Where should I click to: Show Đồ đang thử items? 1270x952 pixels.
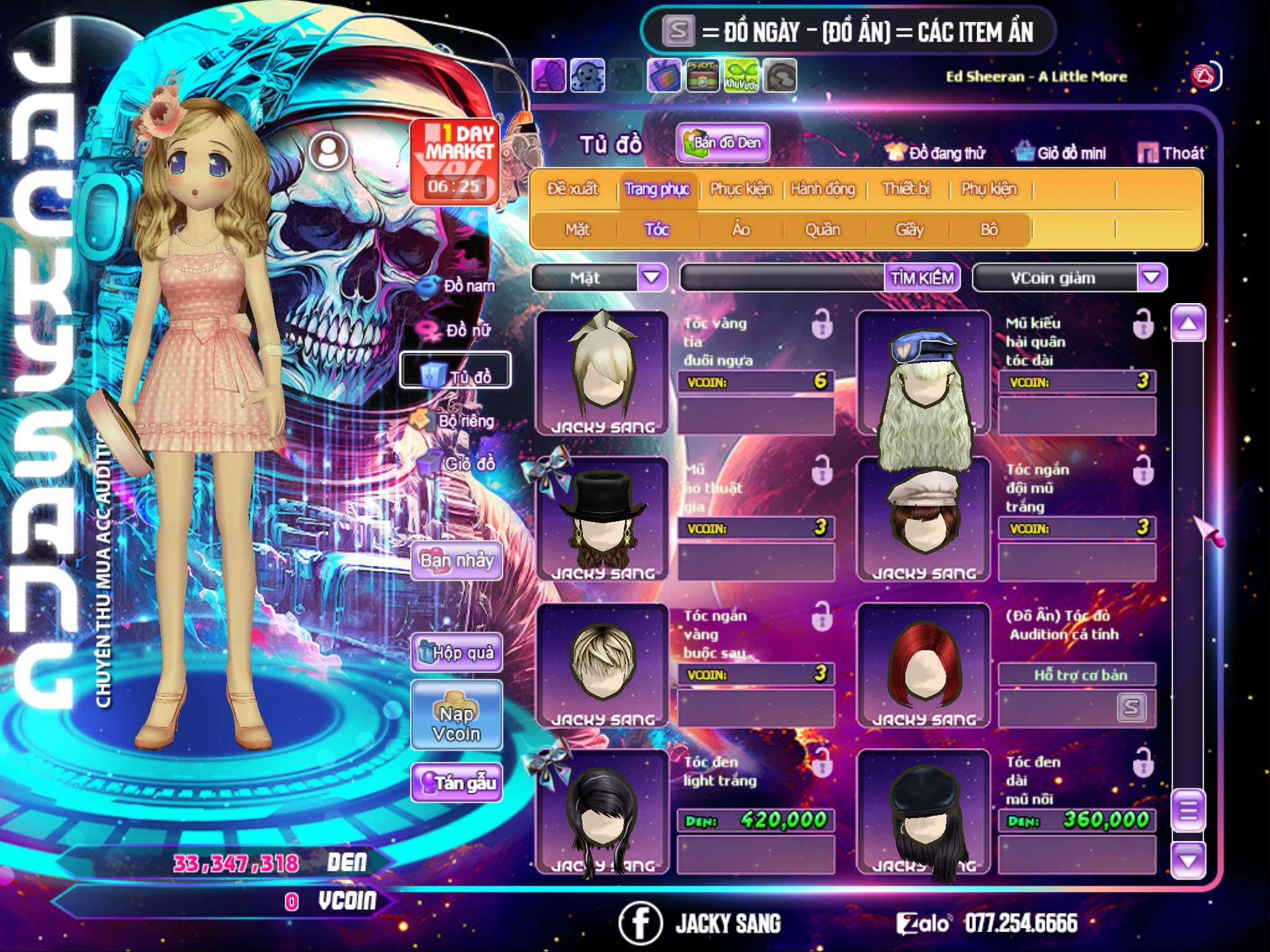pos(936,153)
